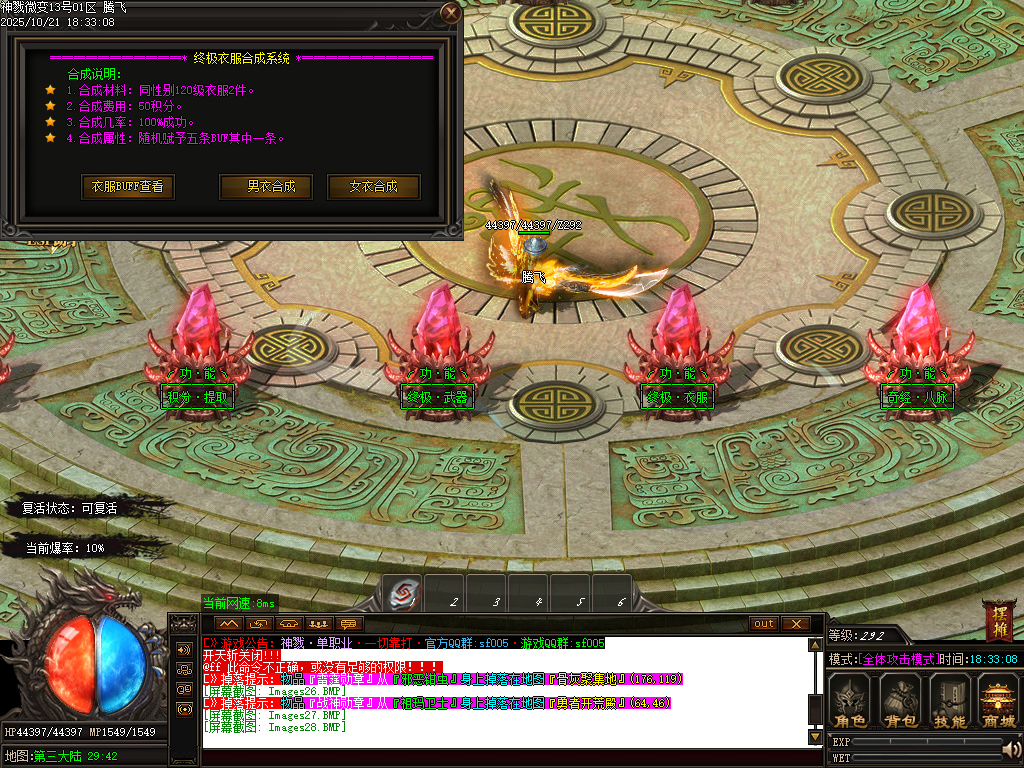Toggle the 全体攻击模式 attack mode label
Screen dimensions: 1024x768
click(x=898, y=660)
